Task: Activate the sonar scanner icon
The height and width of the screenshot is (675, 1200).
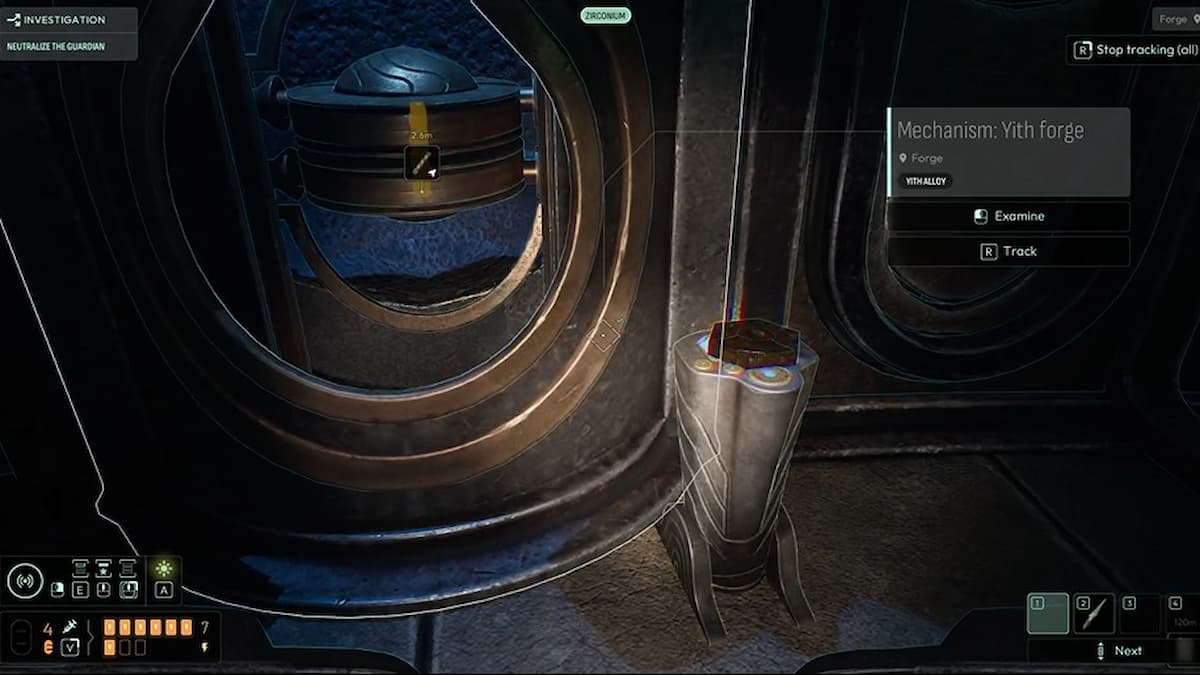Action: click(x=25, y=580)
